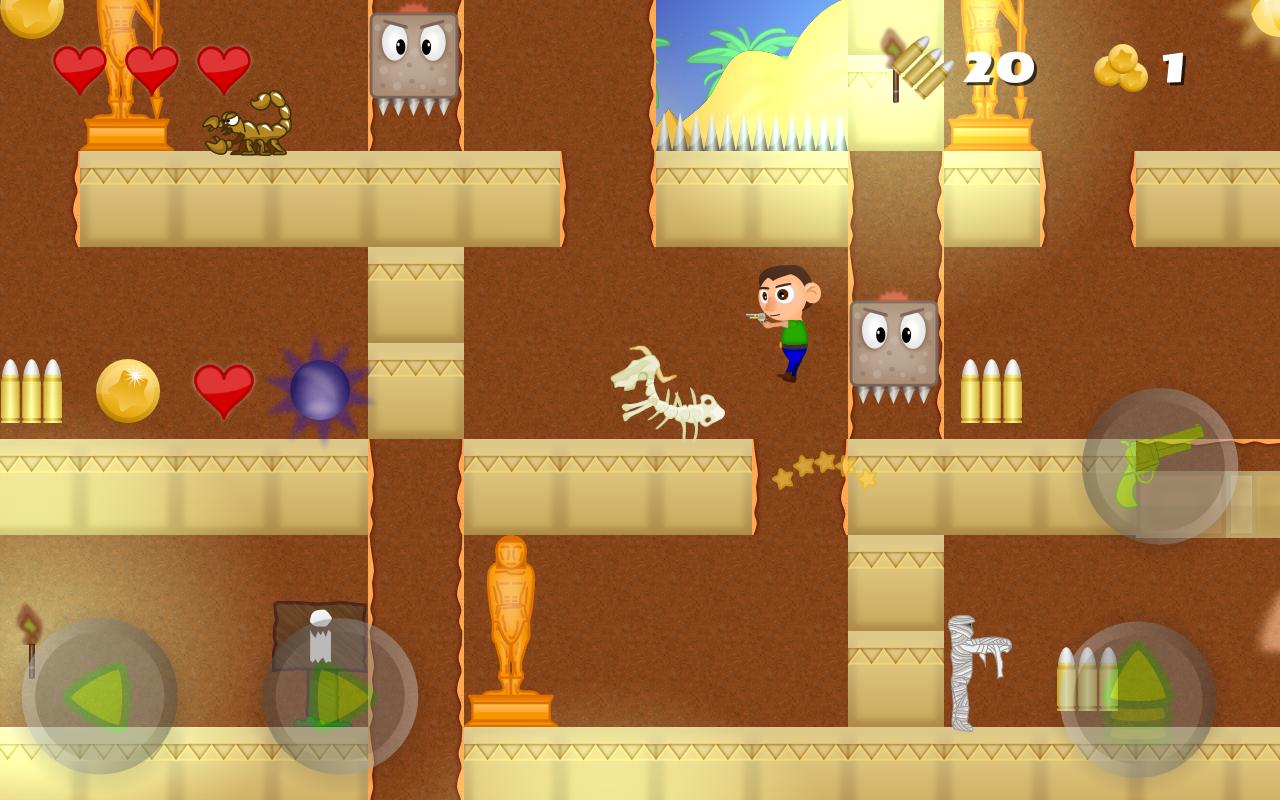1280x800 pixels.
Task: Tap the right arrow move button
Action: coord(340,695)
